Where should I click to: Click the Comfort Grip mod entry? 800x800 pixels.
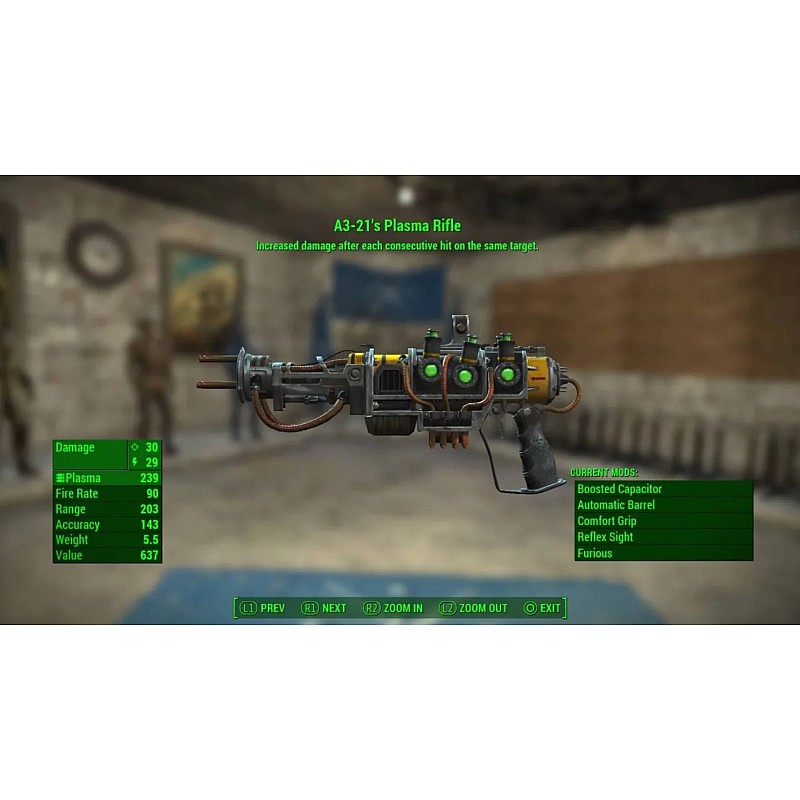tap(662, 521)
